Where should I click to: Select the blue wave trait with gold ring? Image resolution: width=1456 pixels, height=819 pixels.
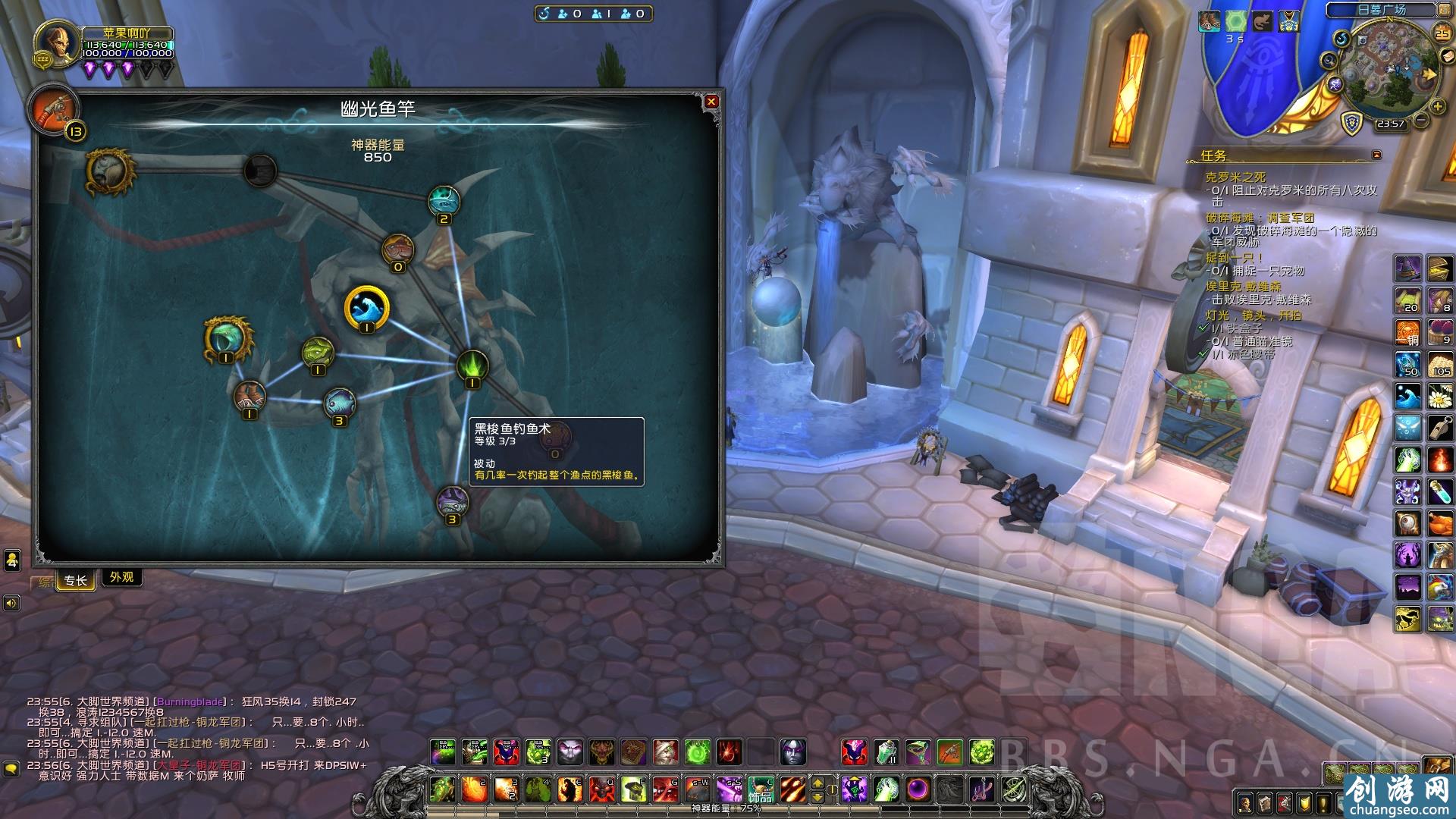coord(367,308)
